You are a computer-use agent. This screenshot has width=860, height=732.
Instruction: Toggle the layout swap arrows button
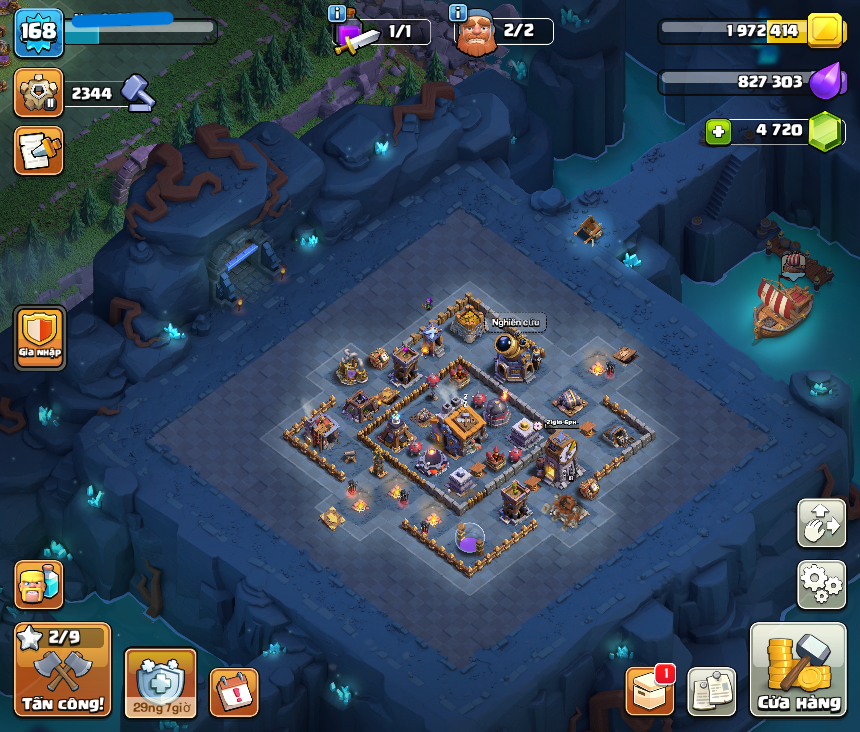click(x=821, y=523)
